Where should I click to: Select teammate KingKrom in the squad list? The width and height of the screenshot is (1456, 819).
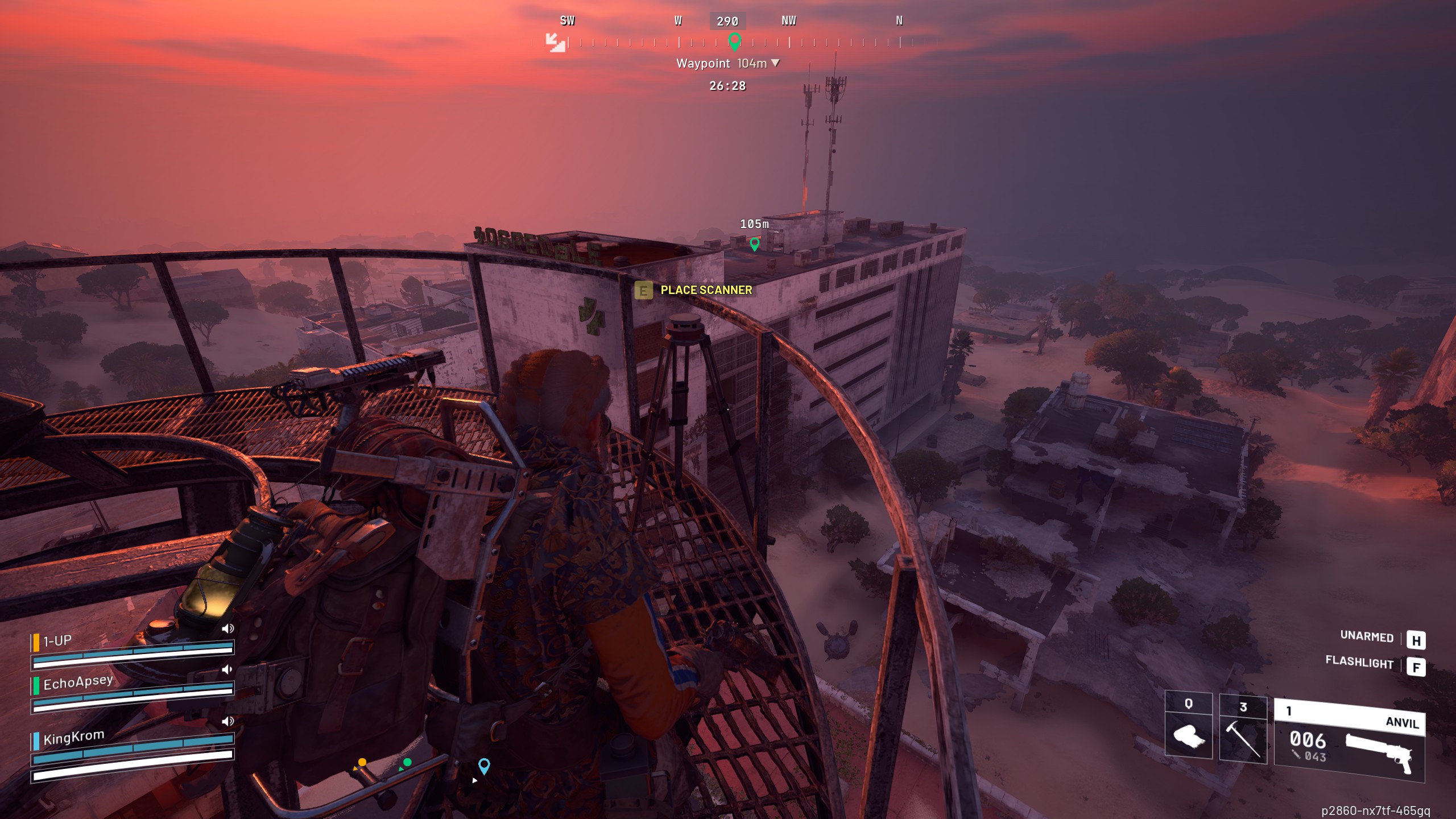tap(73, 738)
